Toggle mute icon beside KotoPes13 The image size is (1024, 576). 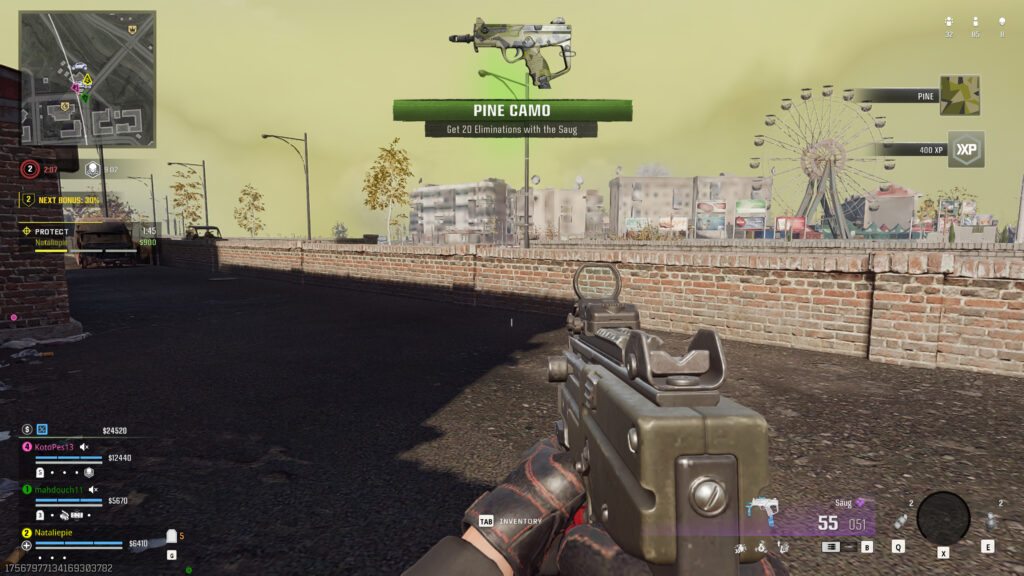tap(85, 447)
